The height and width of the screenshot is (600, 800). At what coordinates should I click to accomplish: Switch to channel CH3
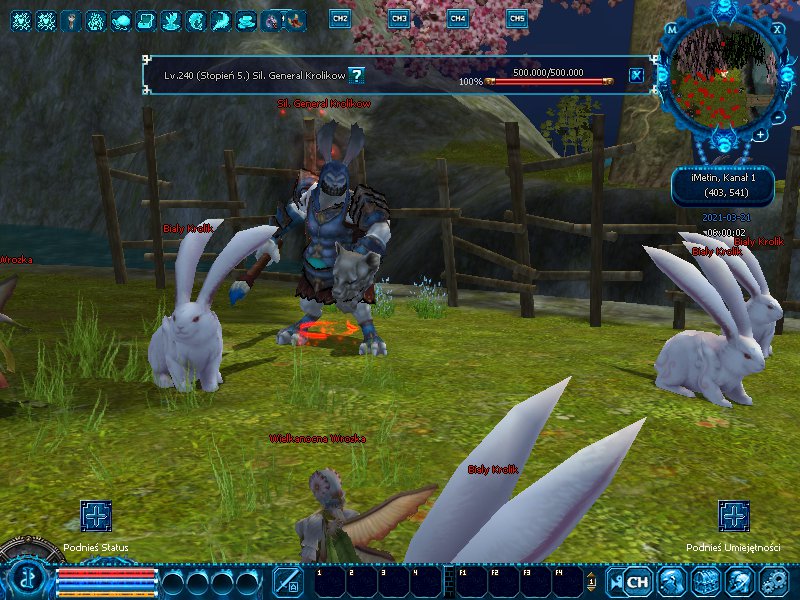click(398, 18)
